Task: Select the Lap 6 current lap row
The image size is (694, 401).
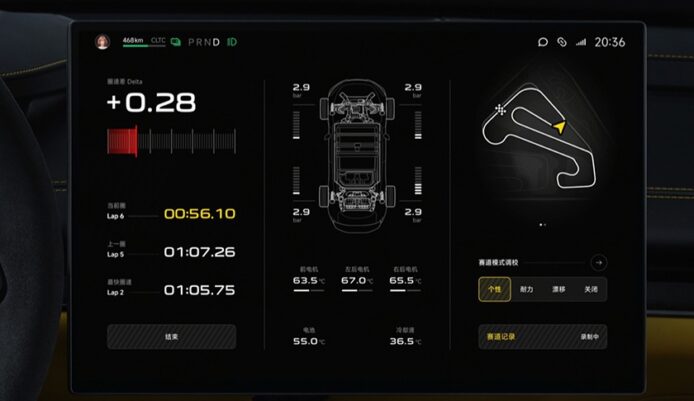Action: (171, 213)
